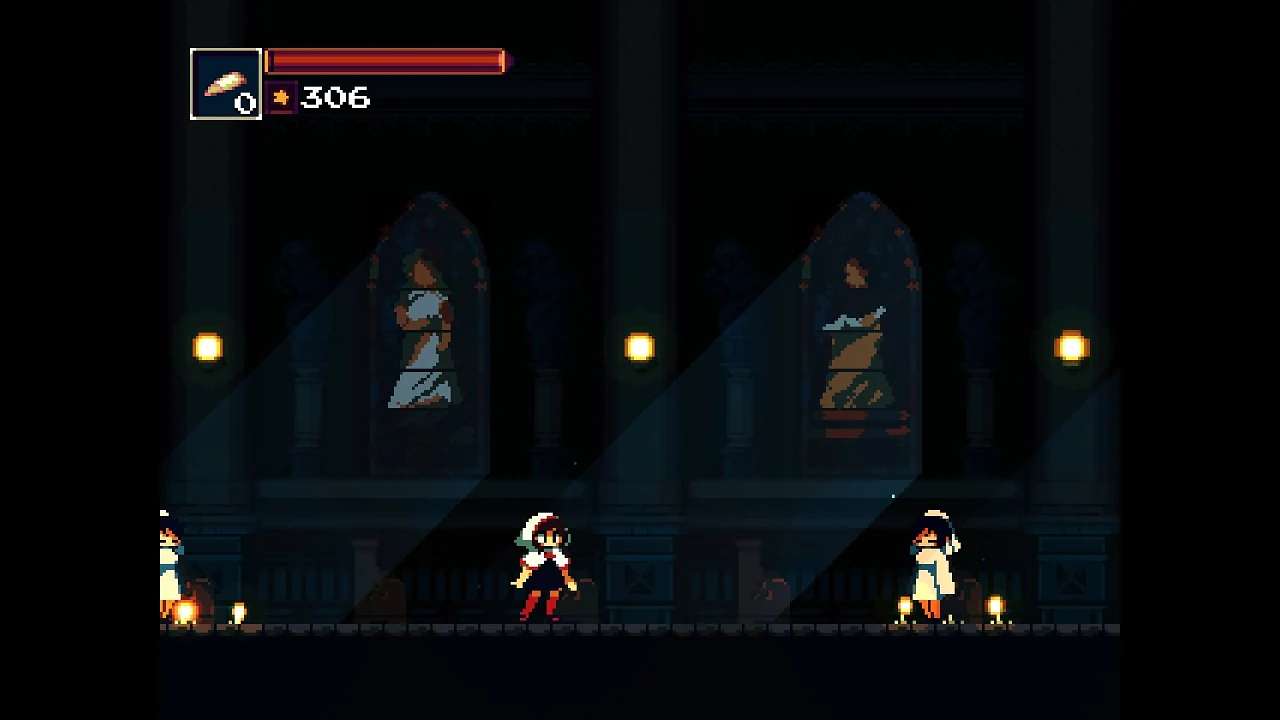
Task: Click the wall torch between the windows
Action: tap(640, 347)
